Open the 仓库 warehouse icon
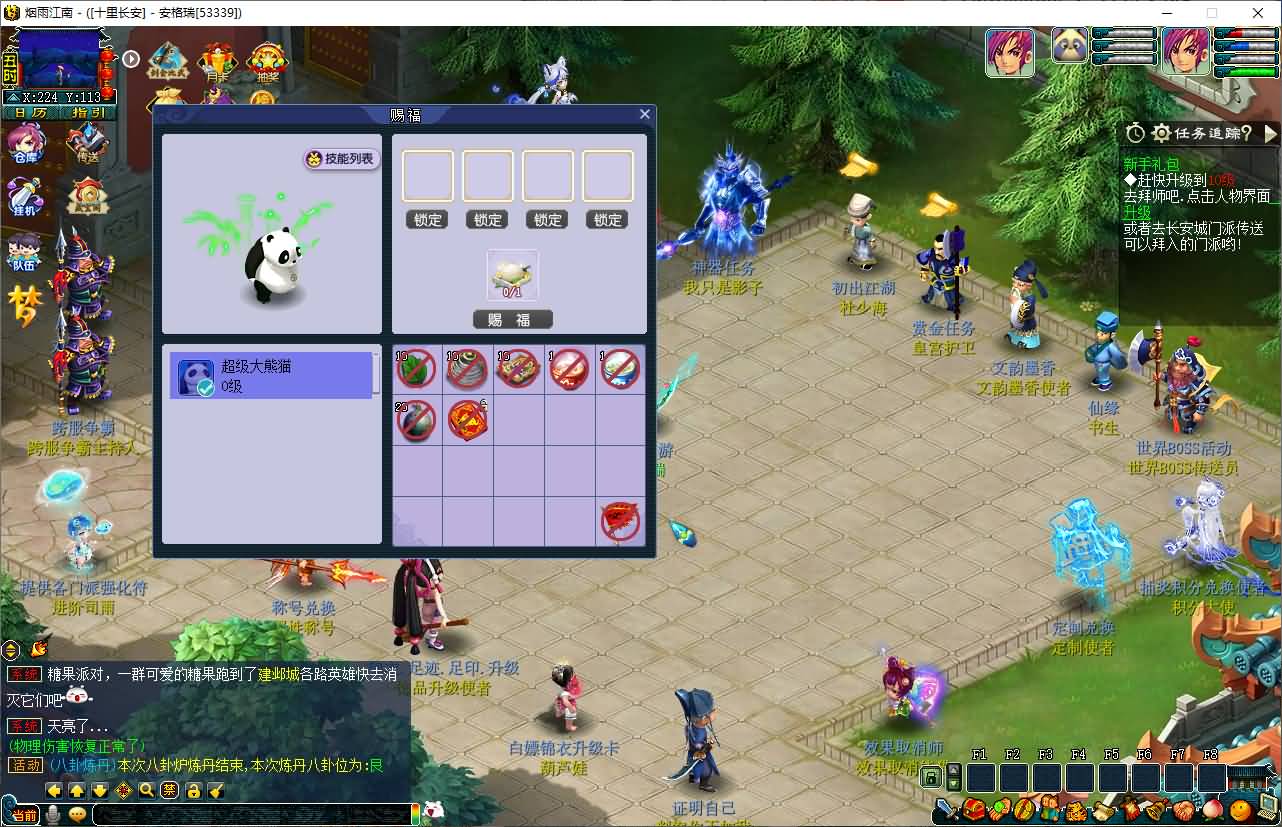The width and height of the screenshot is (1282, 827). pos(26,145)
